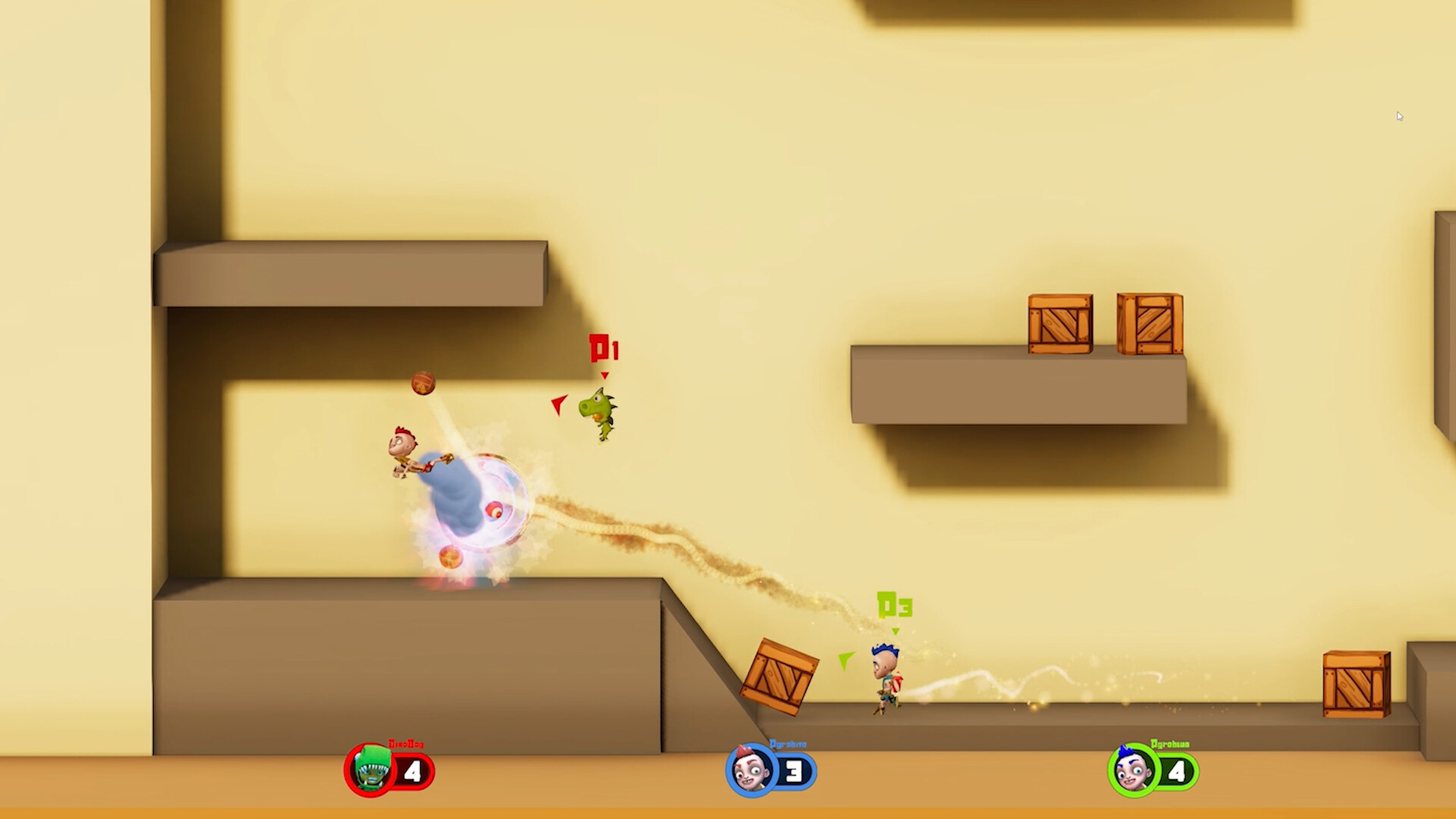Click the green arrow marker near the blue-haired kid
Screen dimensions: 1456x819
click(x=847, y=661)
